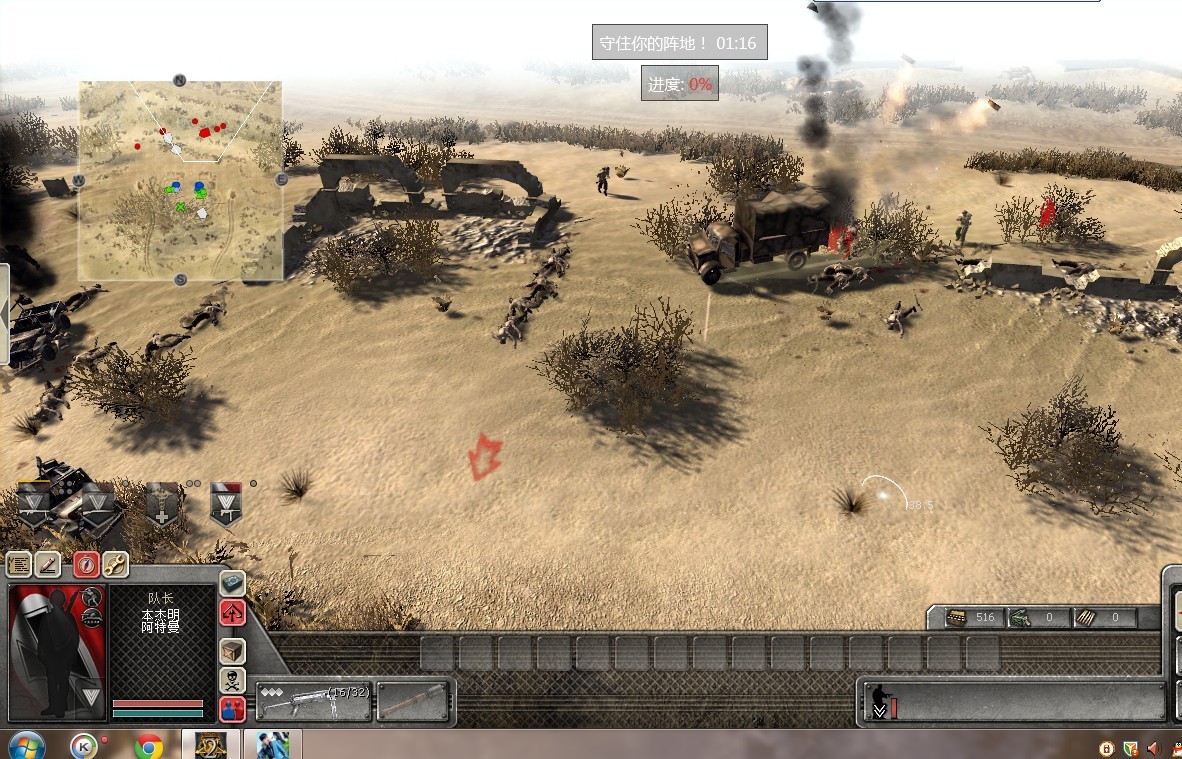Click the pencil and paper button
This screenshot has height=759, width=1182.
pos(49,565)
